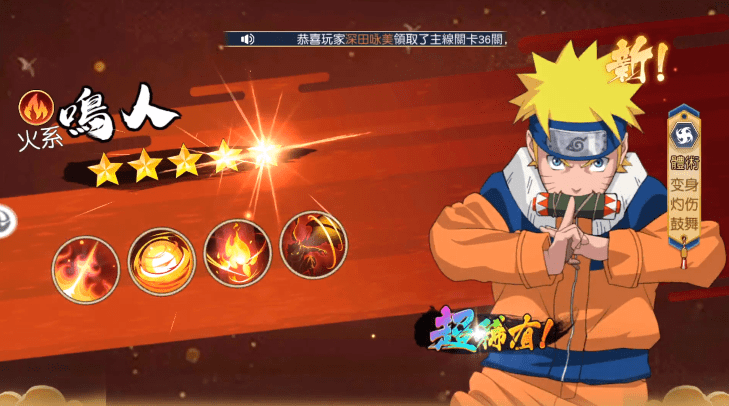Click the speaker icon on announcement bar
Screen dimensions: 729x406
247,39
